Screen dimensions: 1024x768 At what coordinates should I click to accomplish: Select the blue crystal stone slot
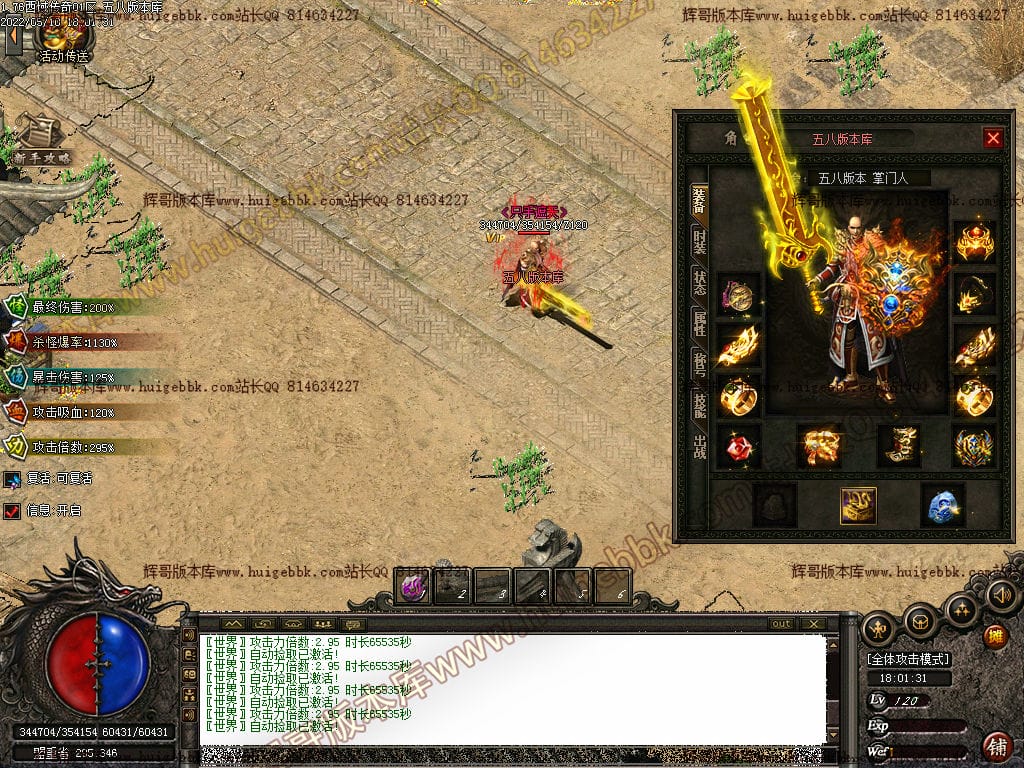(942, 506)
